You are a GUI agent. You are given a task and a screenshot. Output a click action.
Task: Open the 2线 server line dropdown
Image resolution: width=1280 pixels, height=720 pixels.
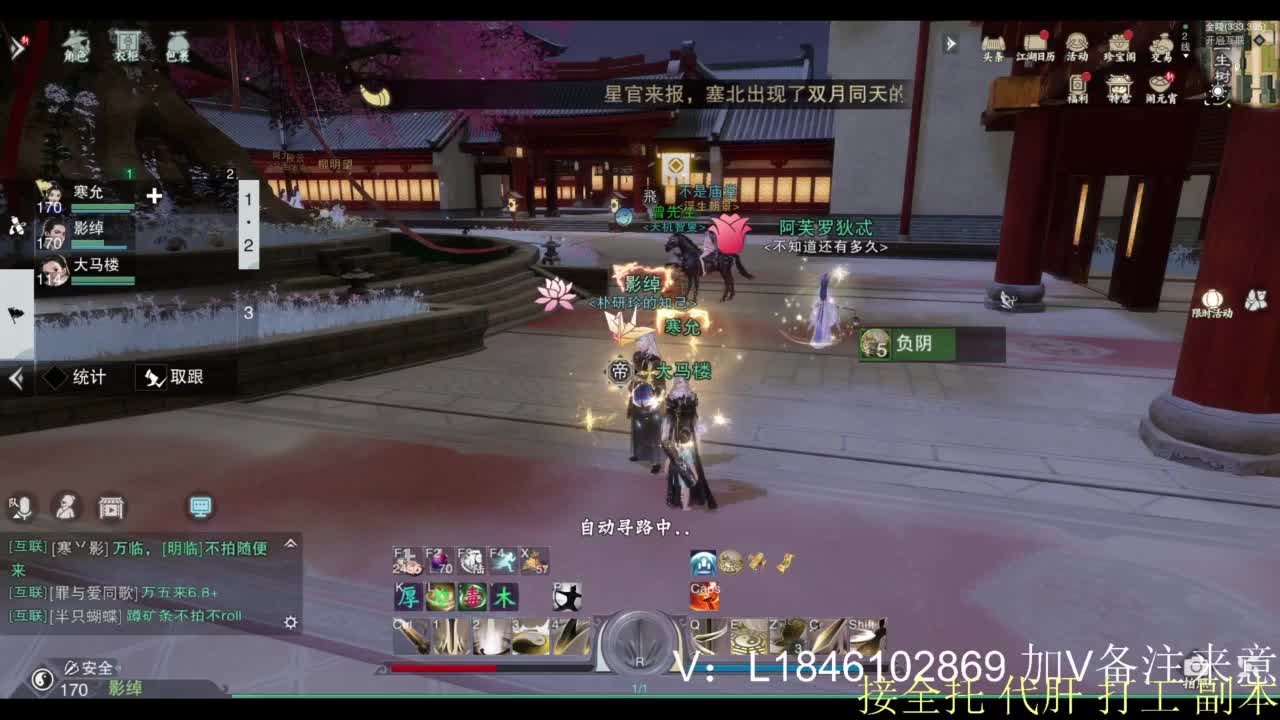[x=1187, y=43]
